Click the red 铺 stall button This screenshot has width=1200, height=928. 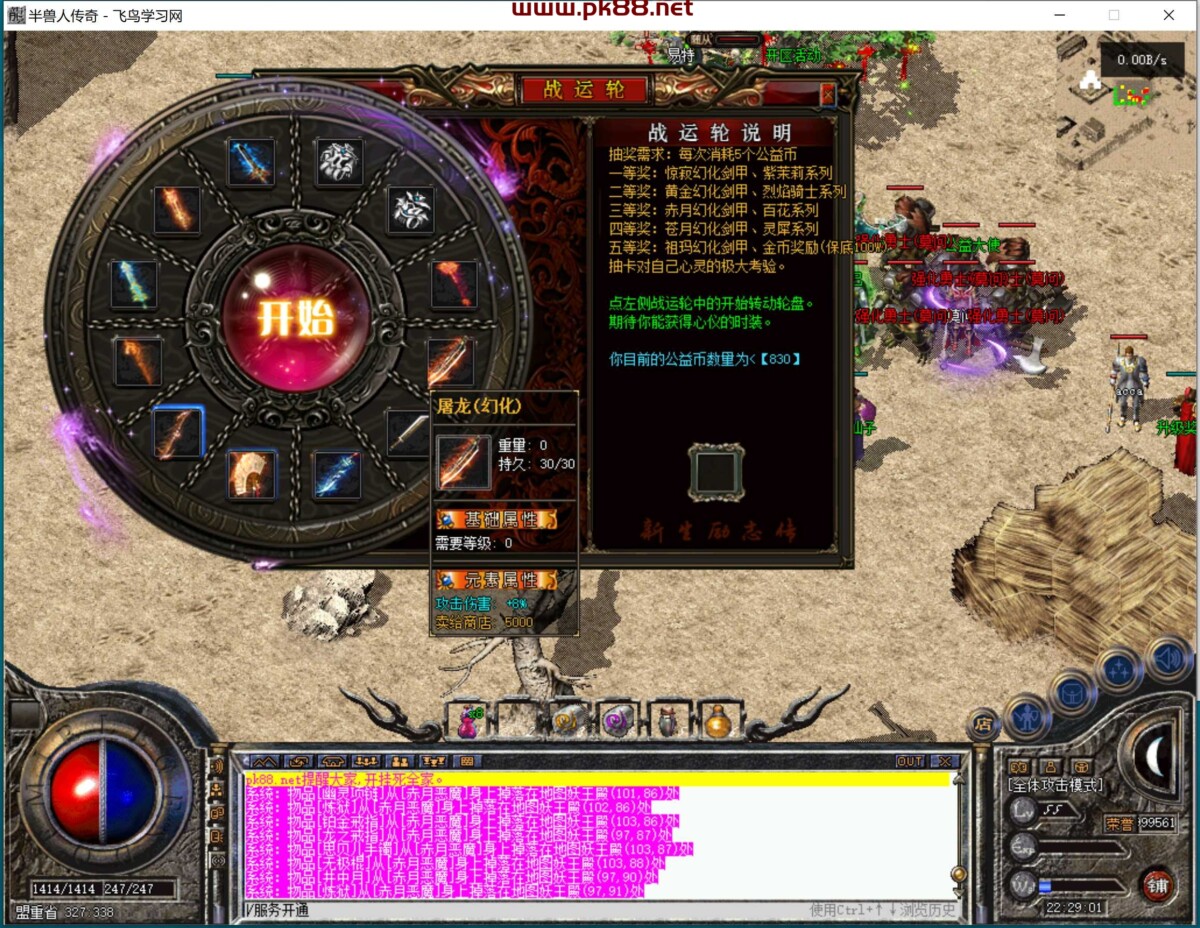coord(1157,885)
